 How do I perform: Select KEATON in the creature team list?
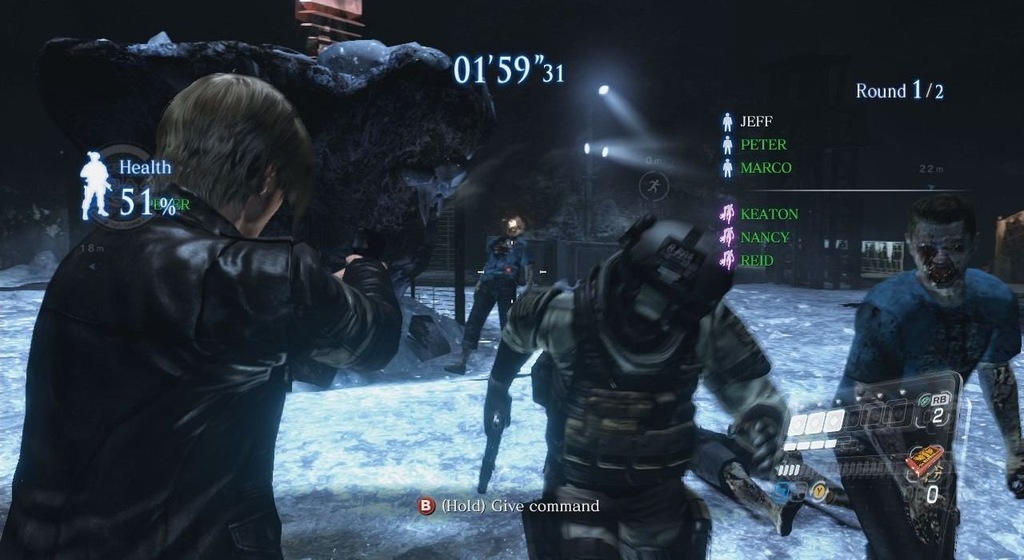[768, 214]
